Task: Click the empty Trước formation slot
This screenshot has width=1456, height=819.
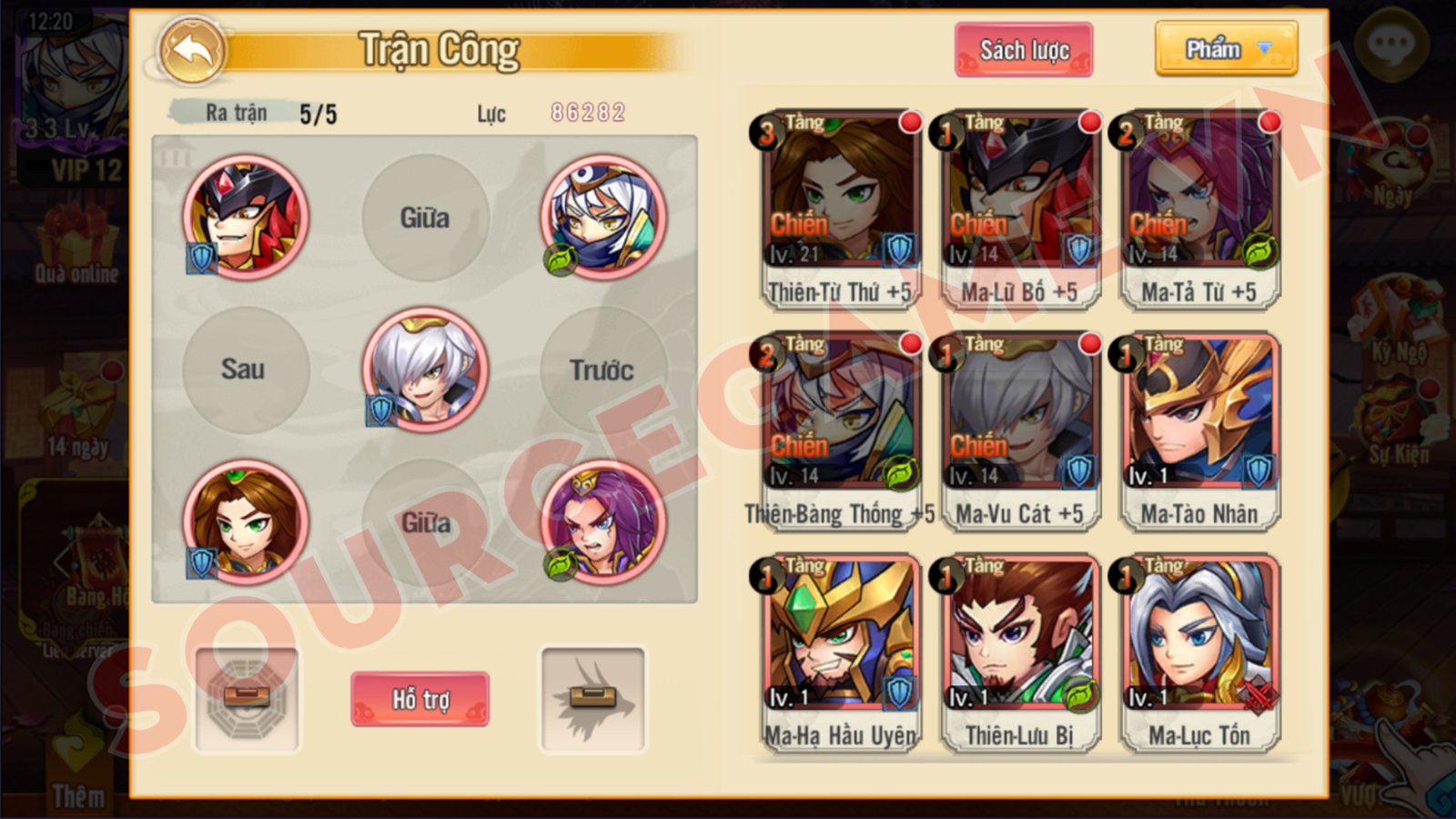Action: 602,369
